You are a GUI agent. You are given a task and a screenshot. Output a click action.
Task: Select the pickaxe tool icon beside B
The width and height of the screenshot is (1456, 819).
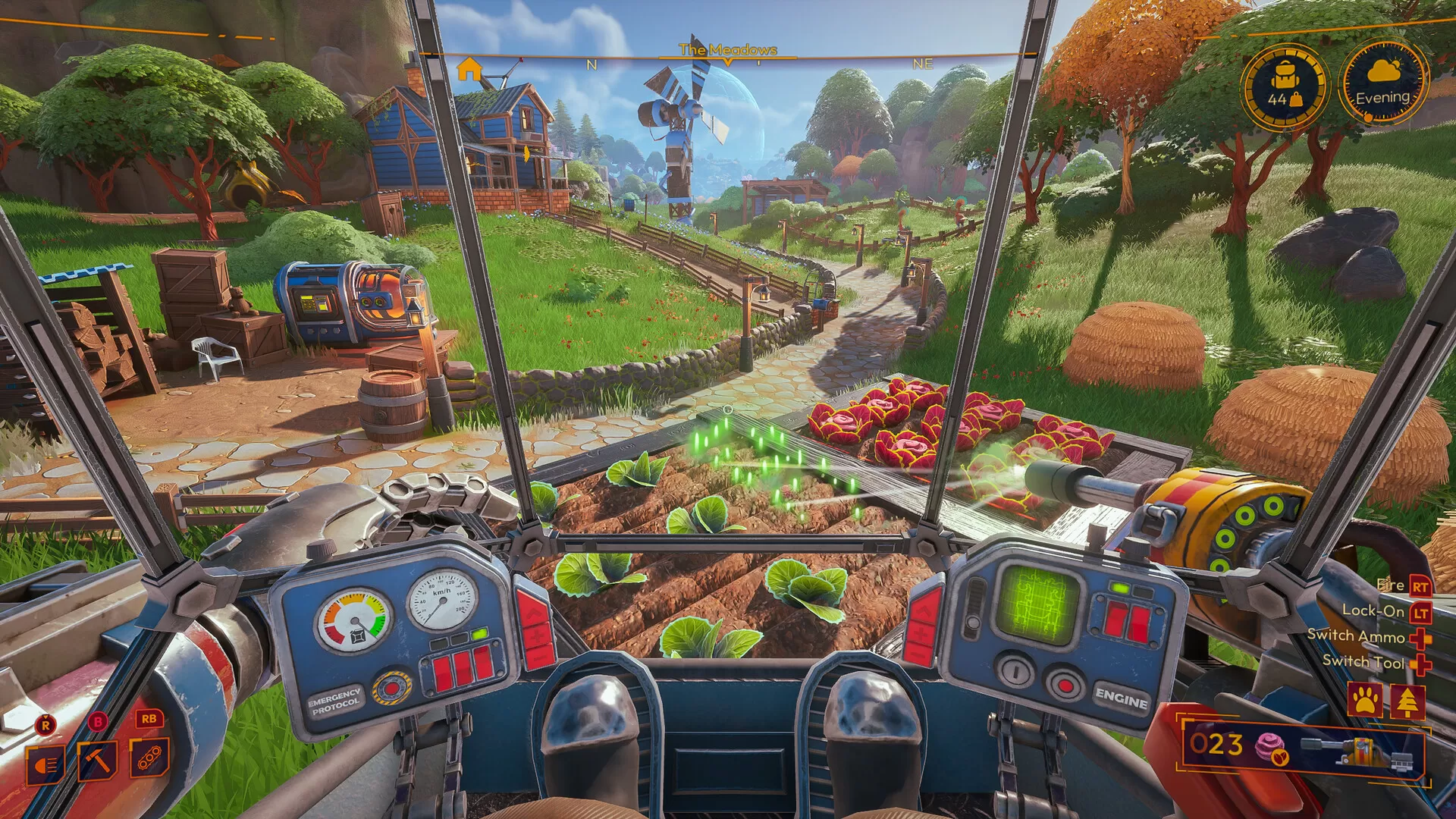[x=98, y=761]
